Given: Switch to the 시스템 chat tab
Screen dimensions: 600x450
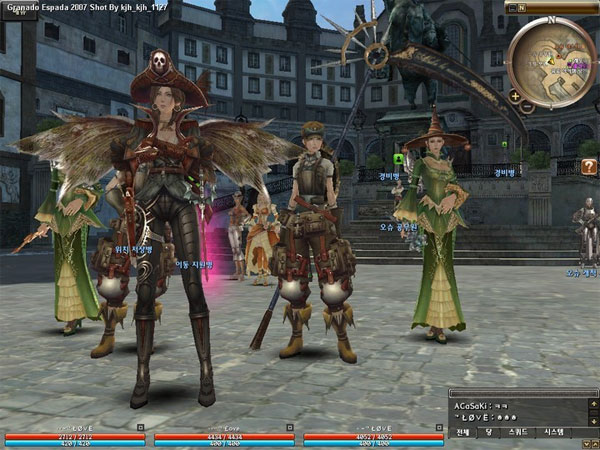Looking at the screenshot, I should click(554, 433).
